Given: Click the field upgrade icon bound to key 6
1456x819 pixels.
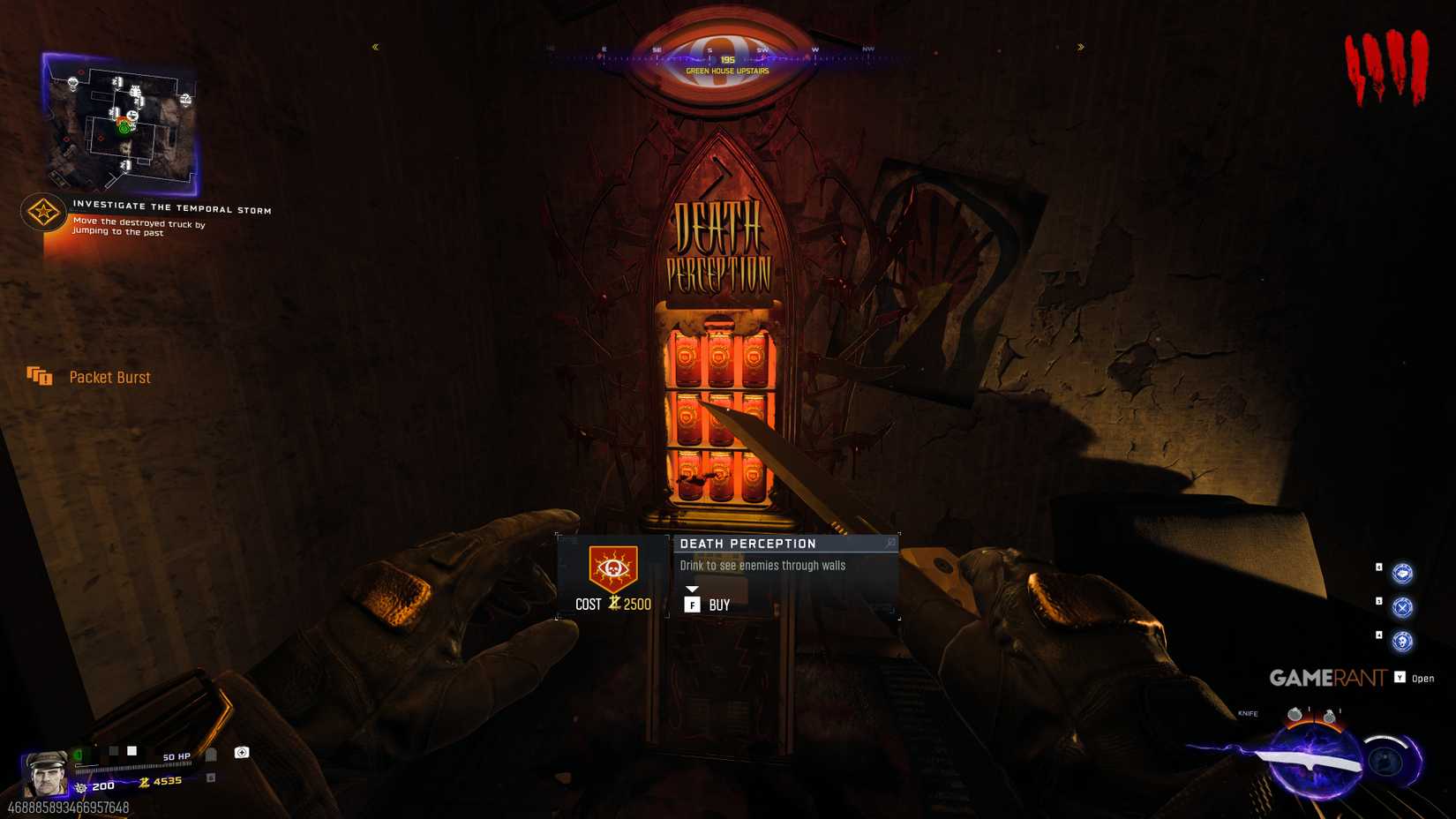Looking at the screenshot, I should coord(1403,574).
